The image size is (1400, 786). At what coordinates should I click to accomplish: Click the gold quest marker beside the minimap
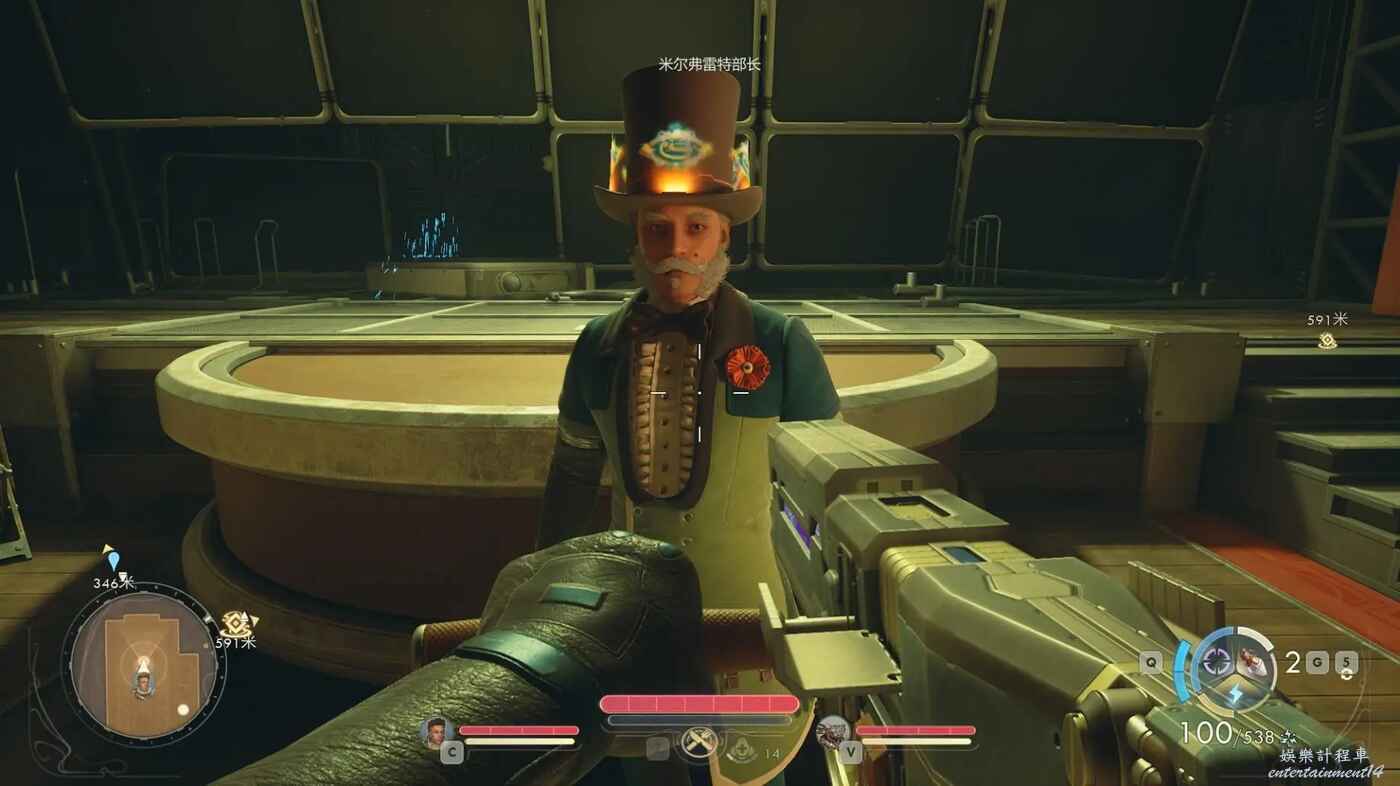(x=235, y=622)
